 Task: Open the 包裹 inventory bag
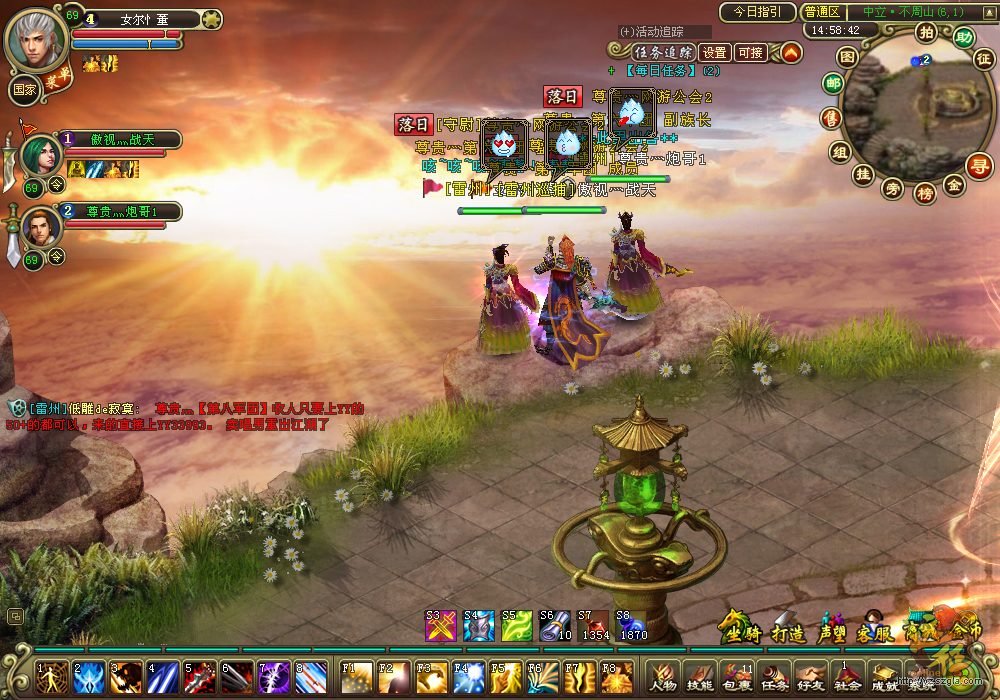(x=733, y=676)
